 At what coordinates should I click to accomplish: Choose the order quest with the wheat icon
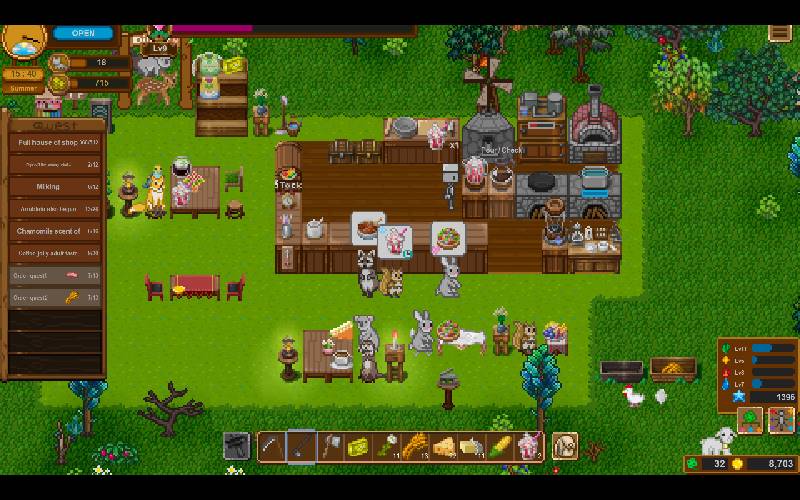(x=56, y=297)
